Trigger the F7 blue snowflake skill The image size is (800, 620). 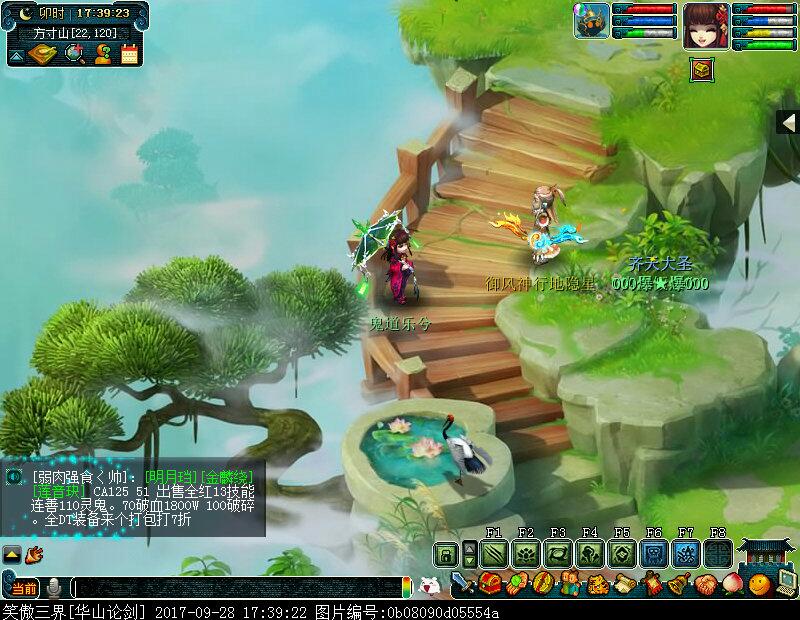(685, 553)
